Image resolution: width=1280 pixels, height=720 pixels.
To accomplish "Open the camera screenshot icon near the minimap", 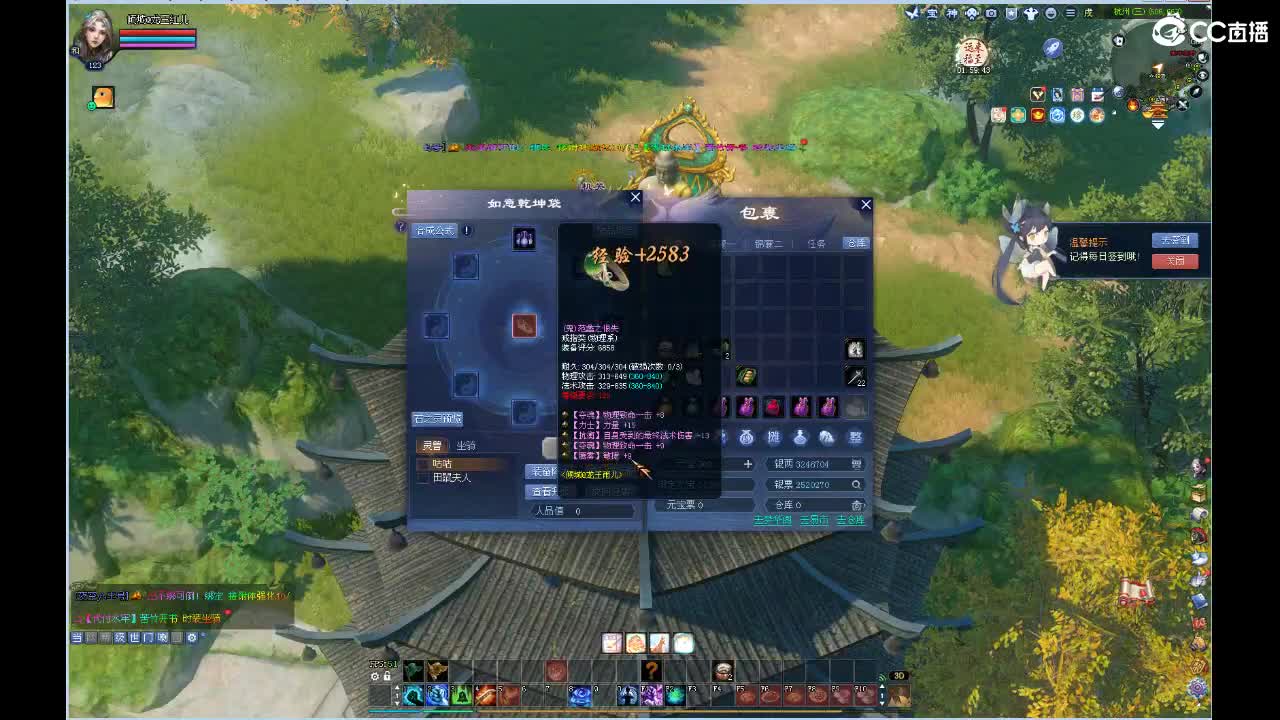I will click(x=991, y=13).
